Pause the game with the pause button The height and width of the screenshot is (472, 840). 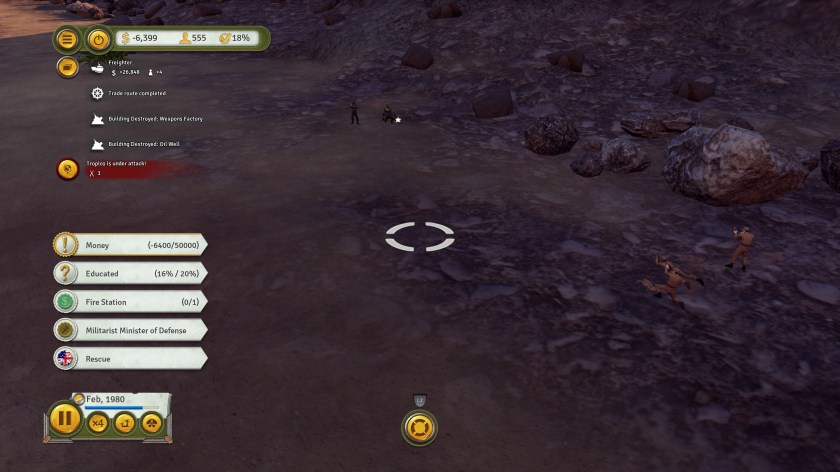point(64,417)
